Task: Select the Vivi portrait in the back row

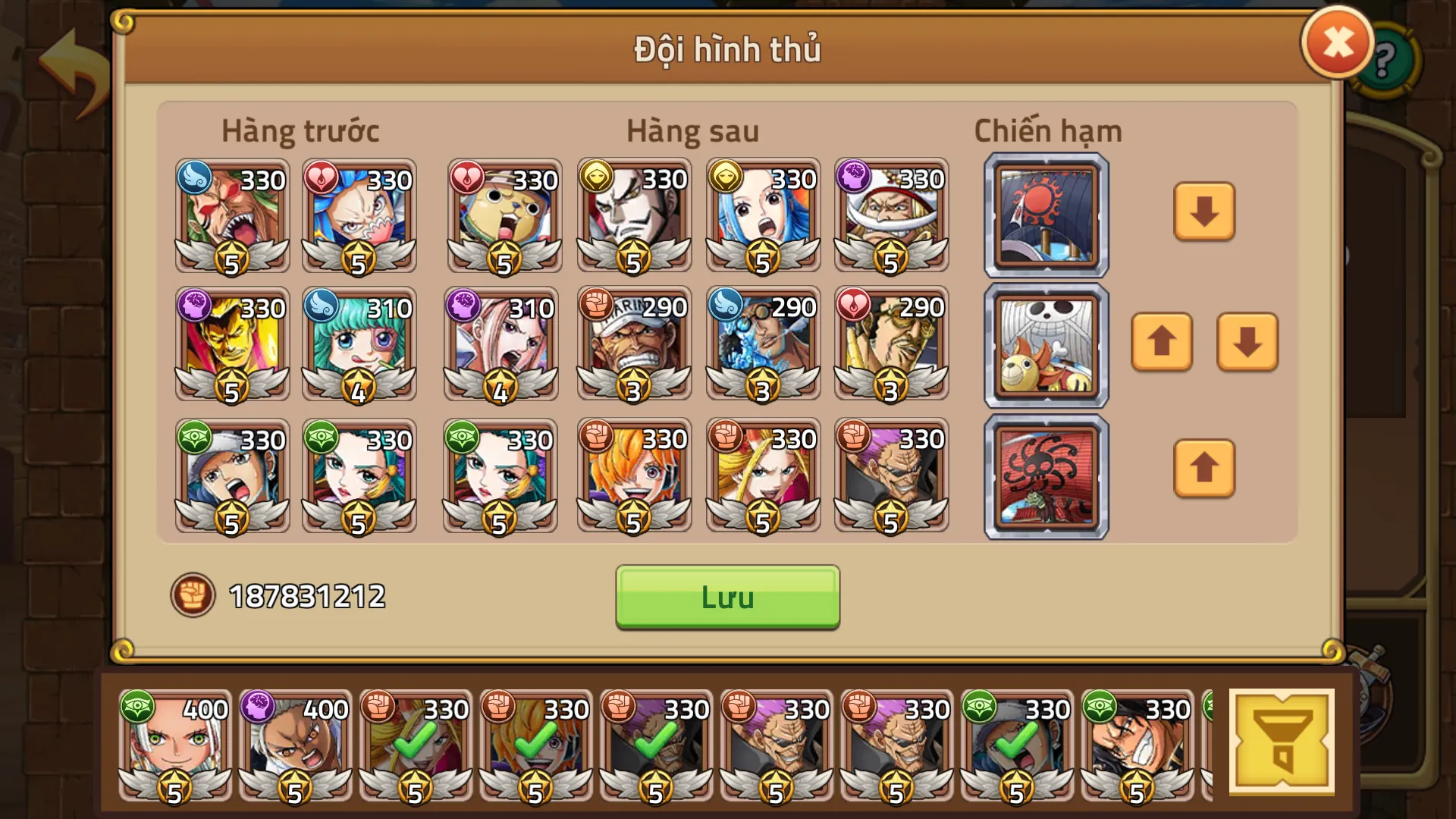Action: coord(762,216)
